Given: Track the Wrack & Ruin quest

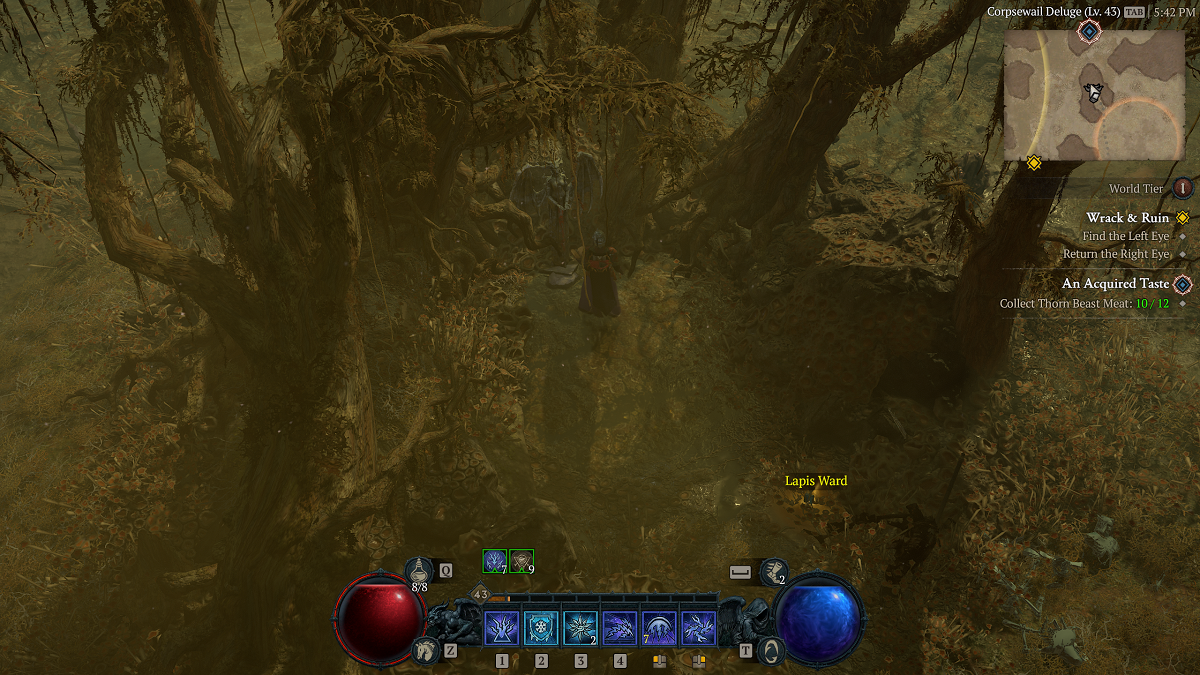Looking at the screenshot, I should [1127, 218].
